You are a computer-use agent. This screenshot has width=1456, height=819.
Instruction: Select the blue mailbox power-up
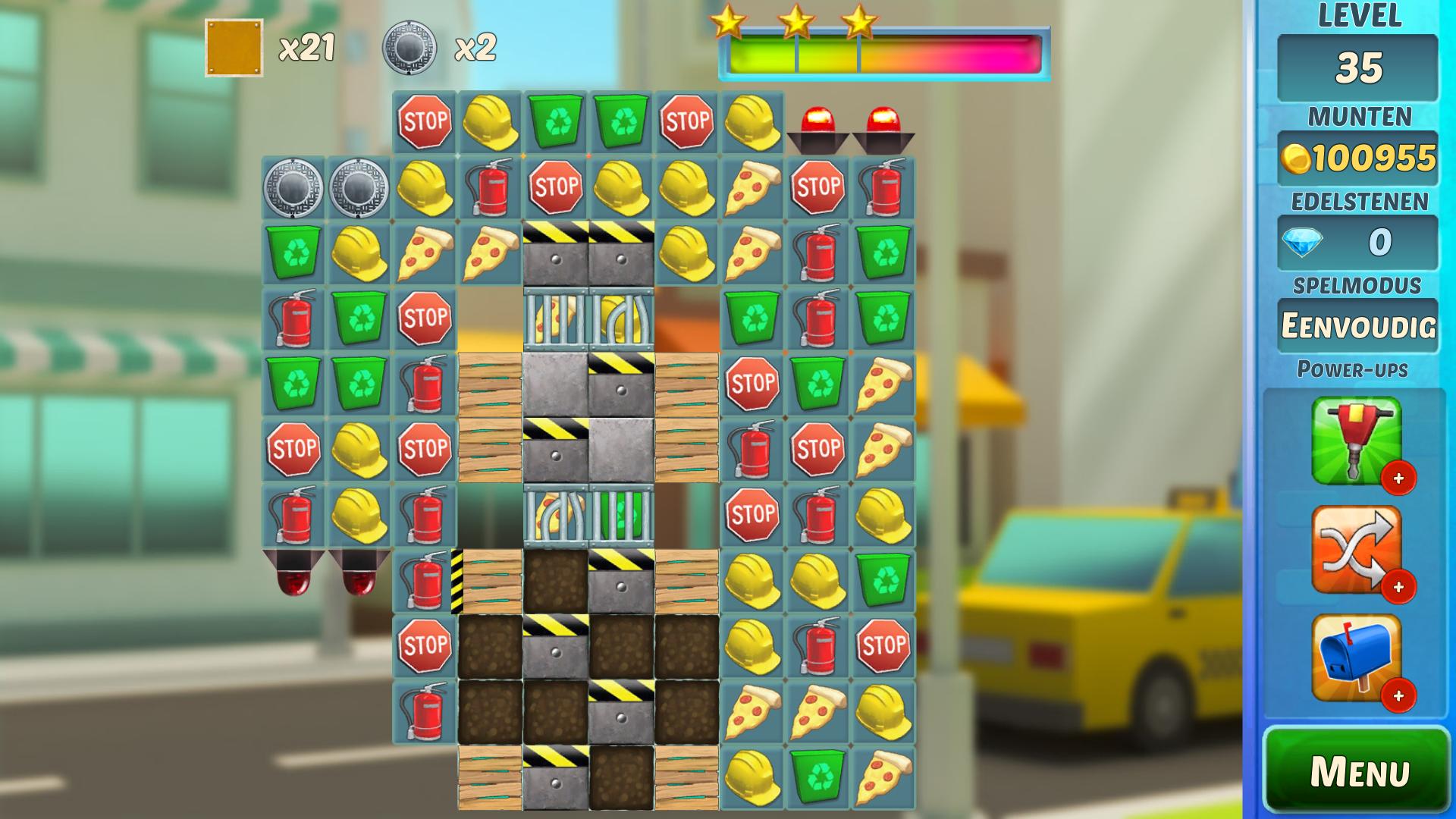coord(1356,657)
